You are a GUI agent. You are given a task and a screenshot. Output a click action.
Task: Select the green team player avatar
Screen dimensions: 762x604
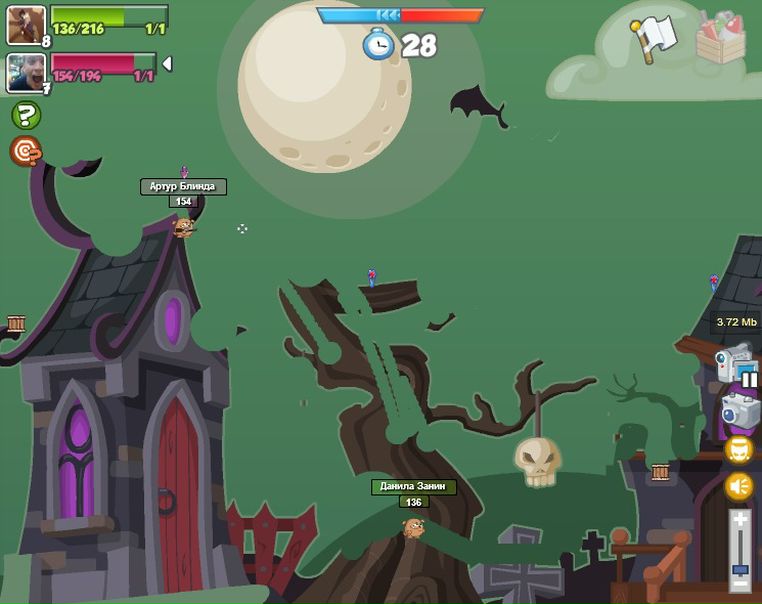tap(26, 25)
